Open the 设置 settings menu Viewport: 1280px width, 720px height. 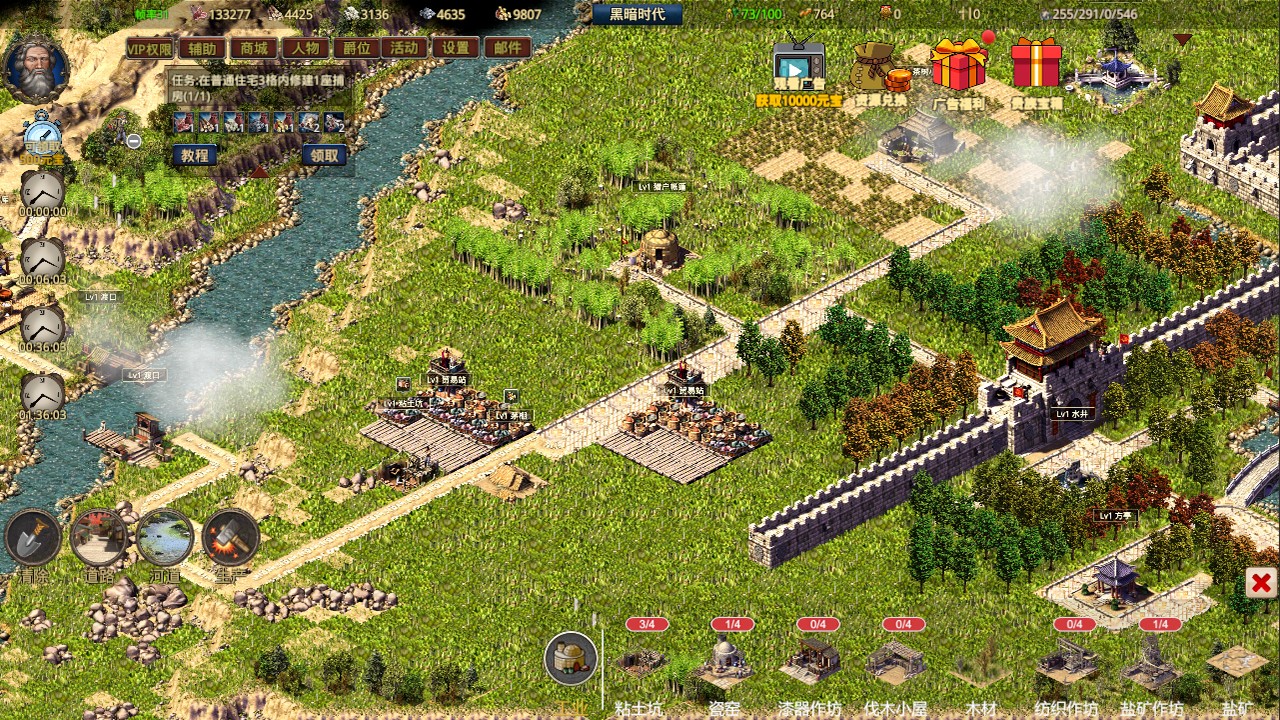pyautogui.click(x=456, y=48)
